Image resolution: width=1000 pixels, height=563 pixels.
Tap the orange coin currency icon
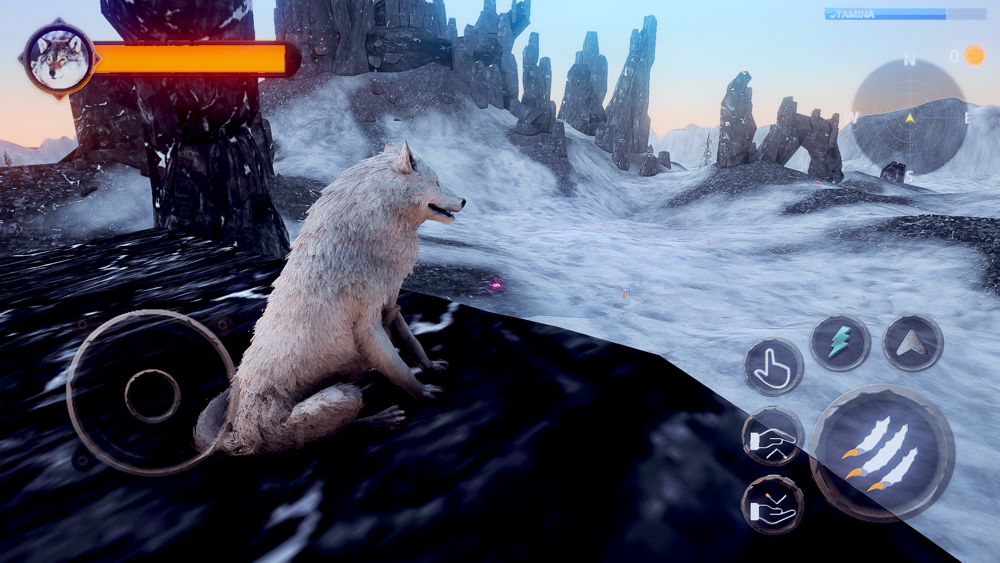(x=974, y=55)
